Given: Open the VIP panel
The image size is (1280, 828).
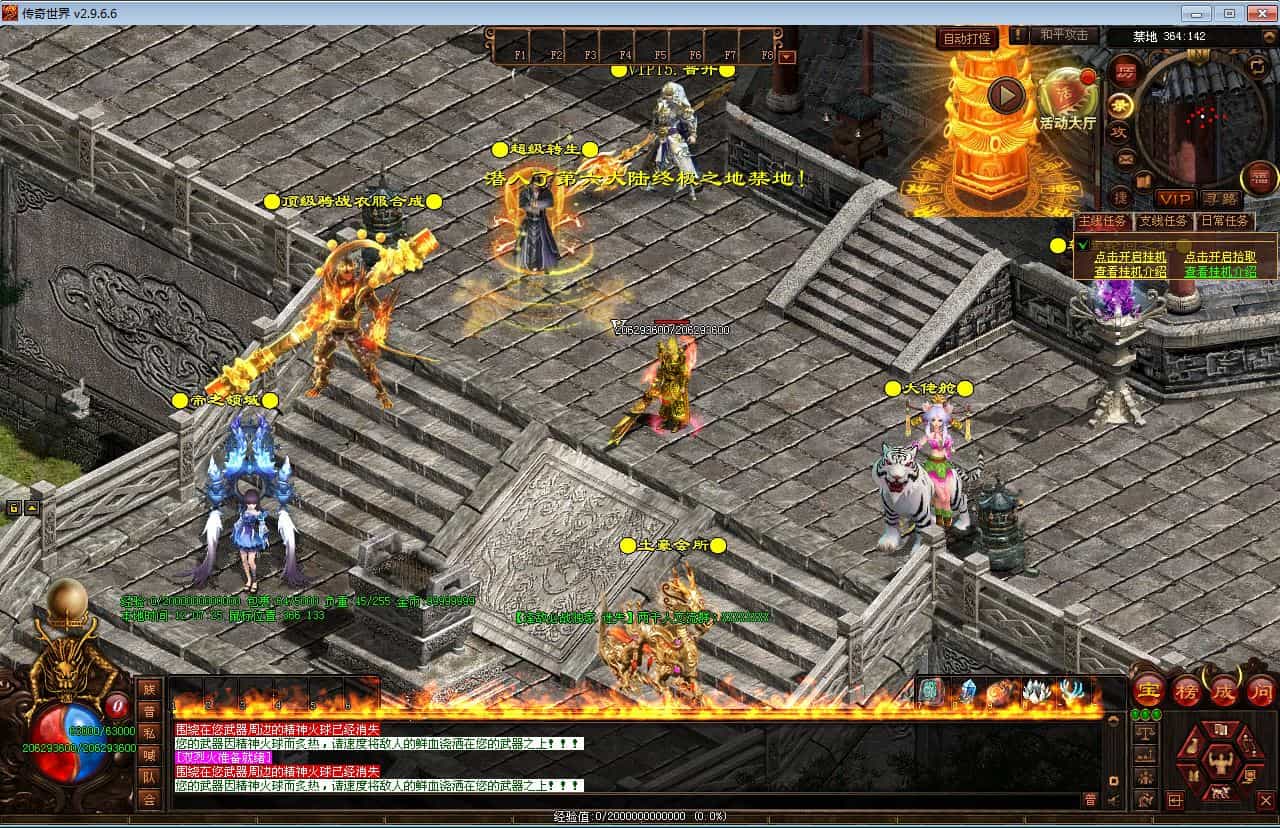Looking at the screenshot, I should tap(1175, 199).
